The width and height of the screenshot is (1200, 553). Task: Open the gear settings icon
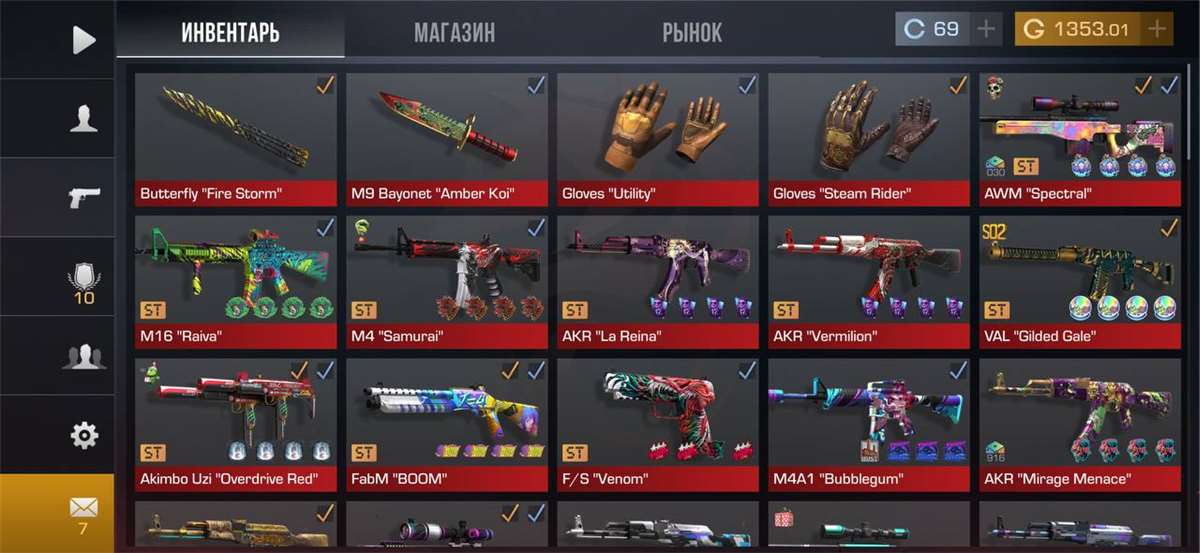[x=84, y=436]
